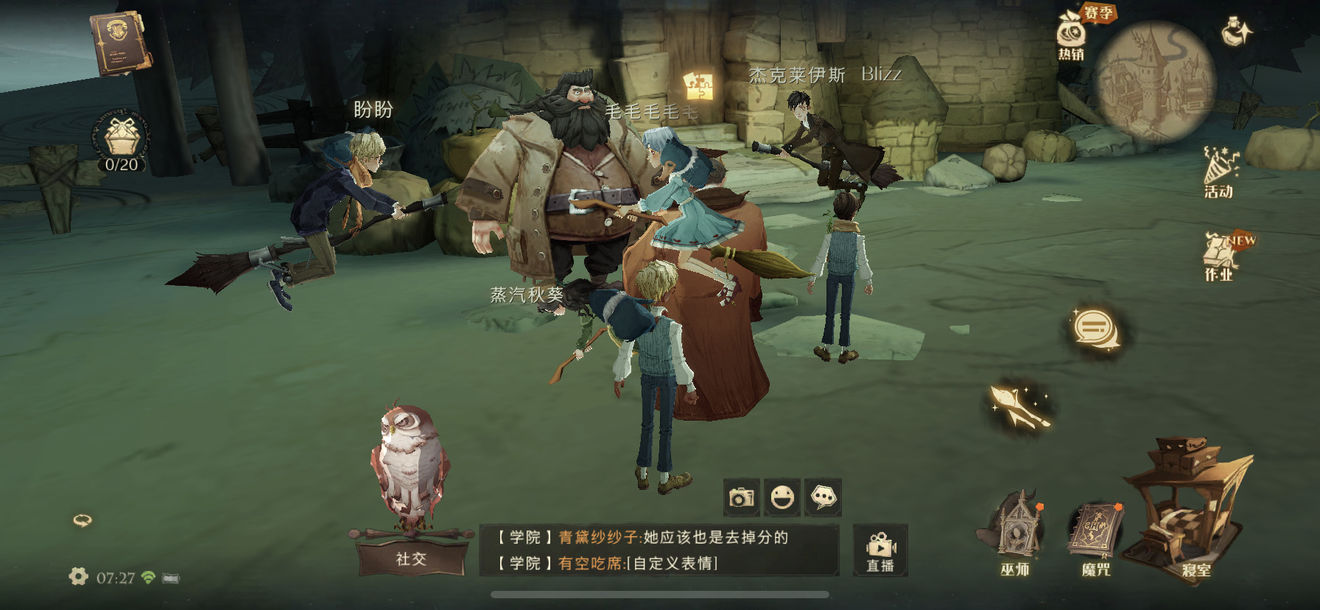Open the smiley emote menu
Screen dimensions: 1320x610
click(x=782, y=497)
